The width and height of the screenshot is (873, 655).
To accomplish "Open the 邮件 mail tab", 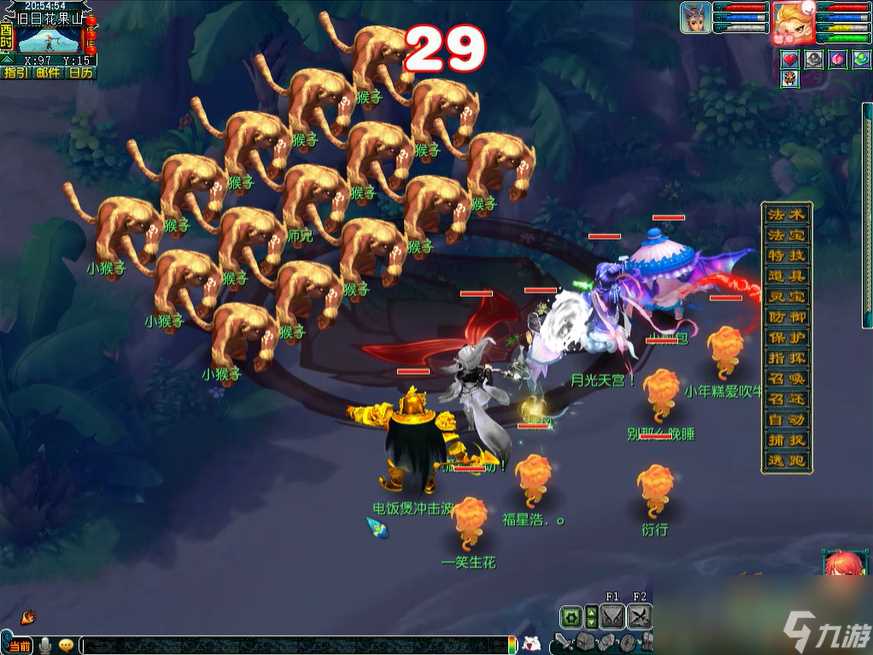I will click(48, 72).
